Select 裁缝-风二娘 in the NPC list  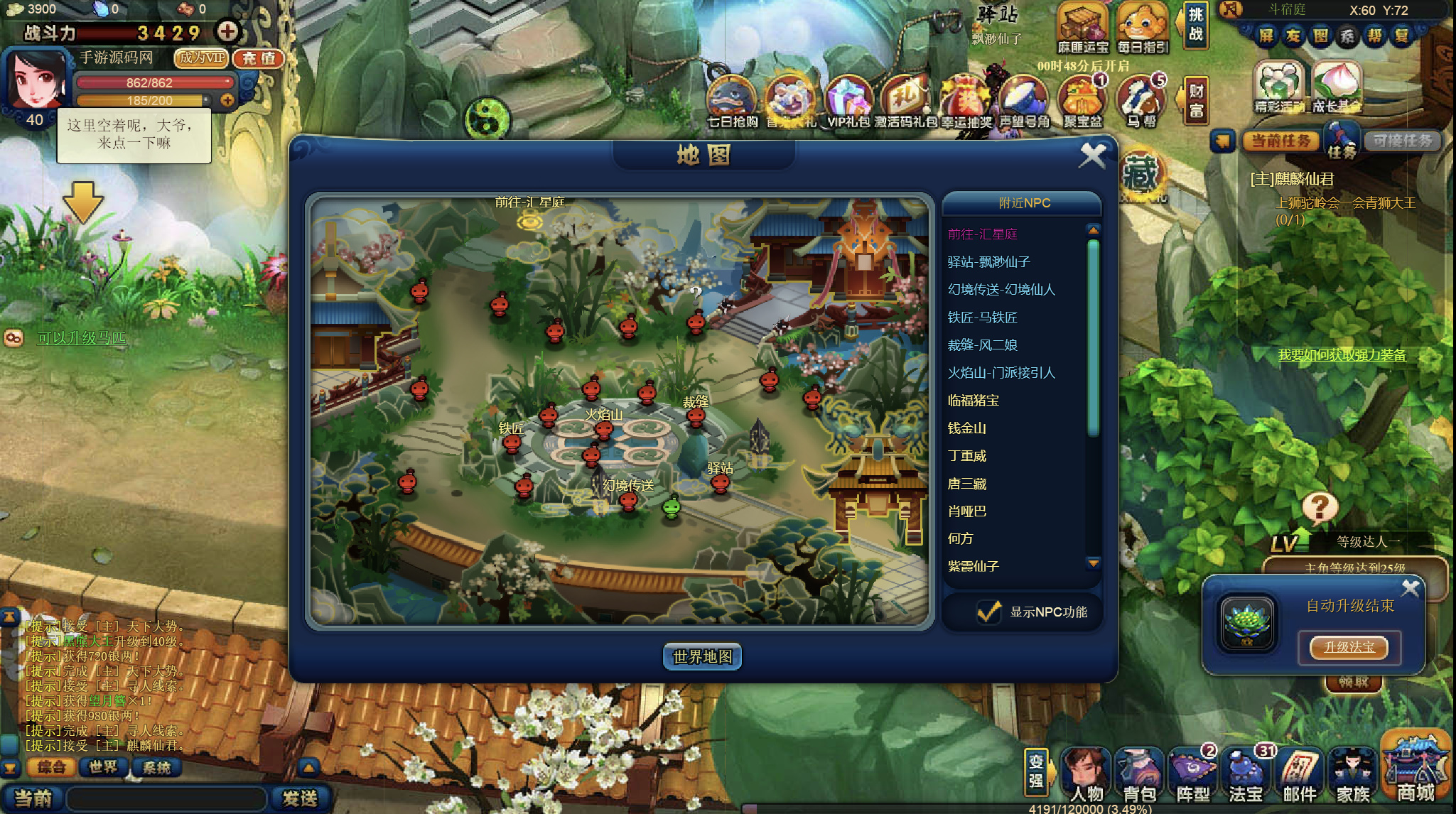[x=982, y=345]
